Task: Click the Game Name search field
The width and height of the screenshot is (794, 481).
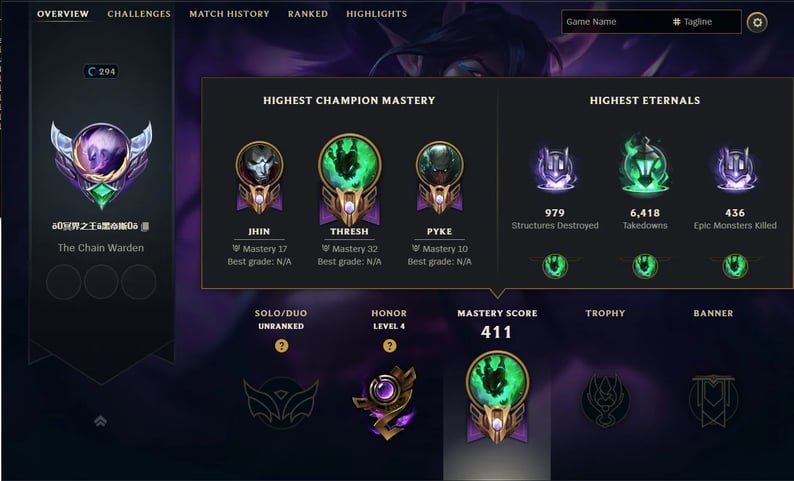Action: (610, 22)
